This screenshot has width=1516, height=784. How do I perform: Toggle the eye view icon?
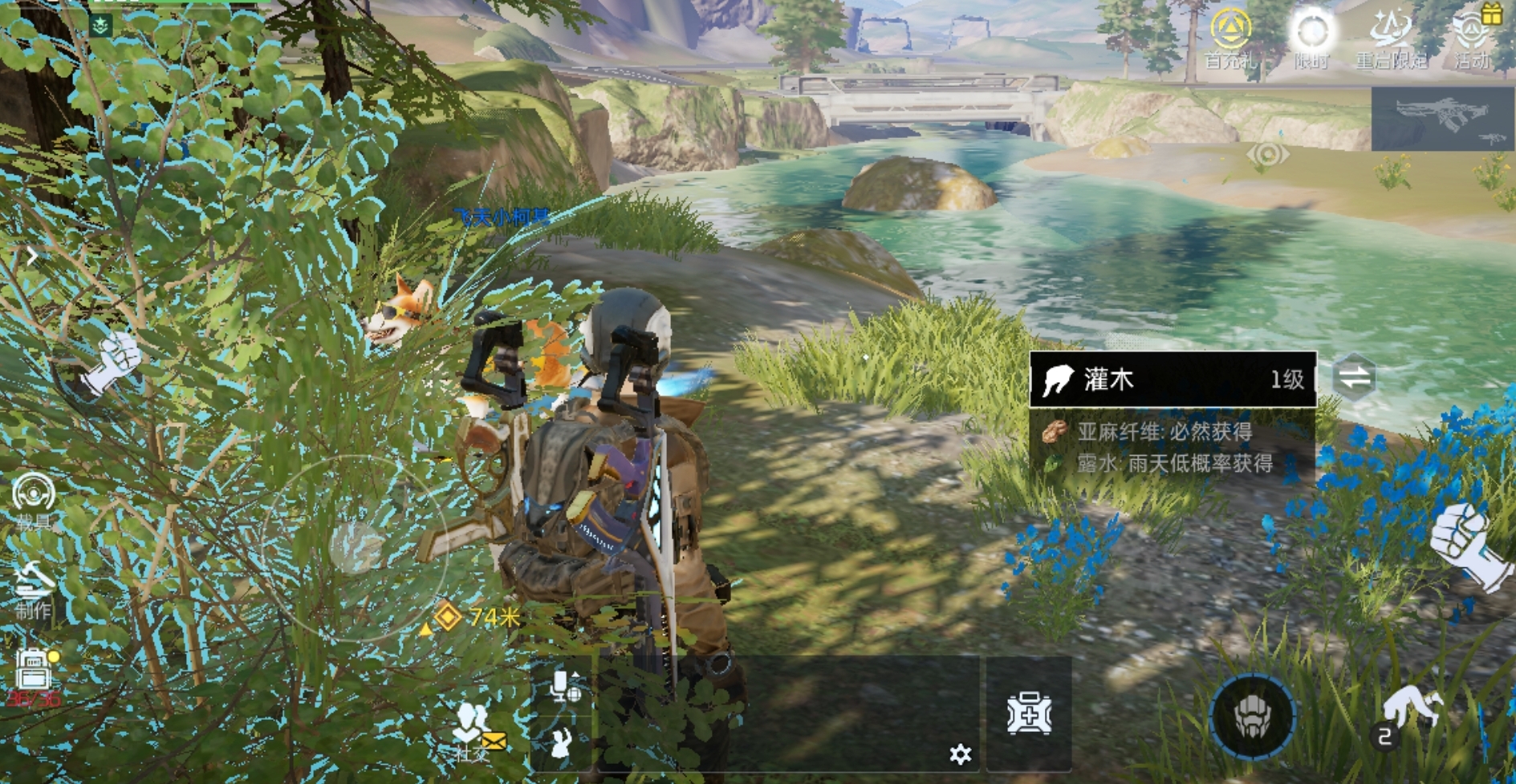(1268, 153)
